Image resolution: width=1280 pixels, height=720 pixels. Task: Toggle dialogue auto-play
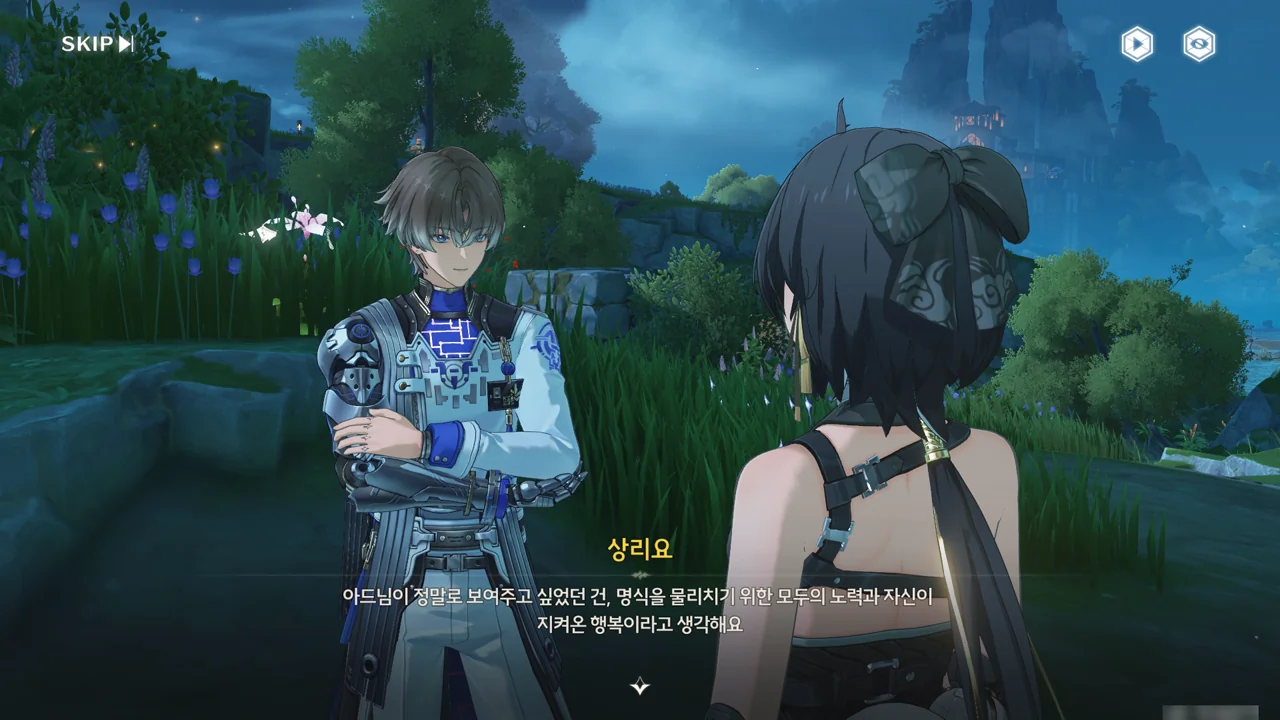pyautogui.click(x=1137, y=44)
